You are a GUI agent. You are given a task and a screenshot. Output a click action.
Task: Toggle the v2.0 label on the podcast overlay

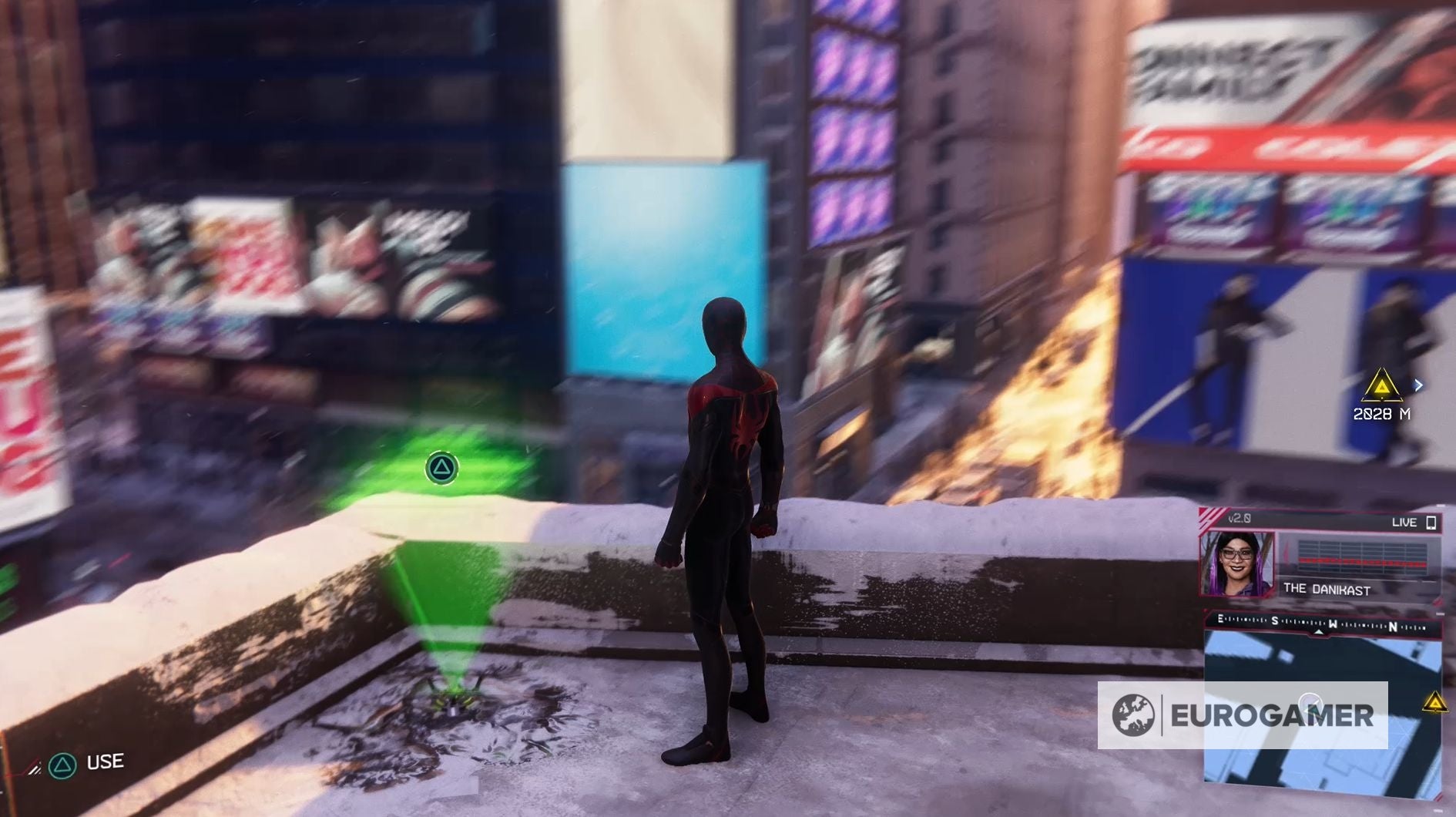point(1238,518)
